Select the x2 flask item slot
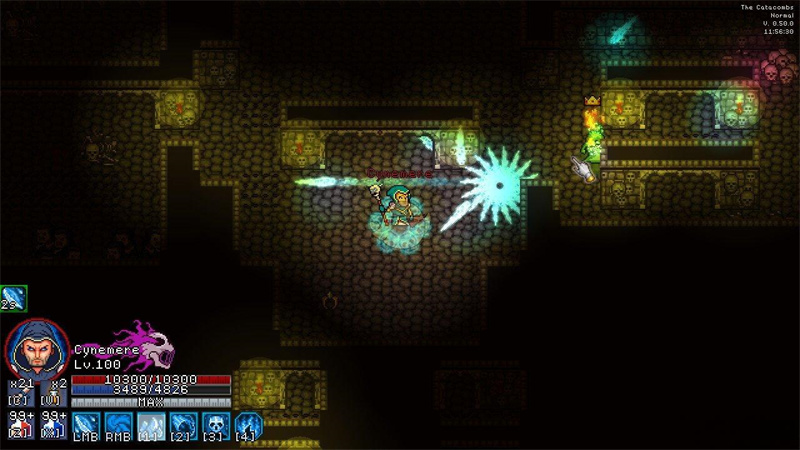Screen dimensions: 800x450 click(x=53, y=392)
